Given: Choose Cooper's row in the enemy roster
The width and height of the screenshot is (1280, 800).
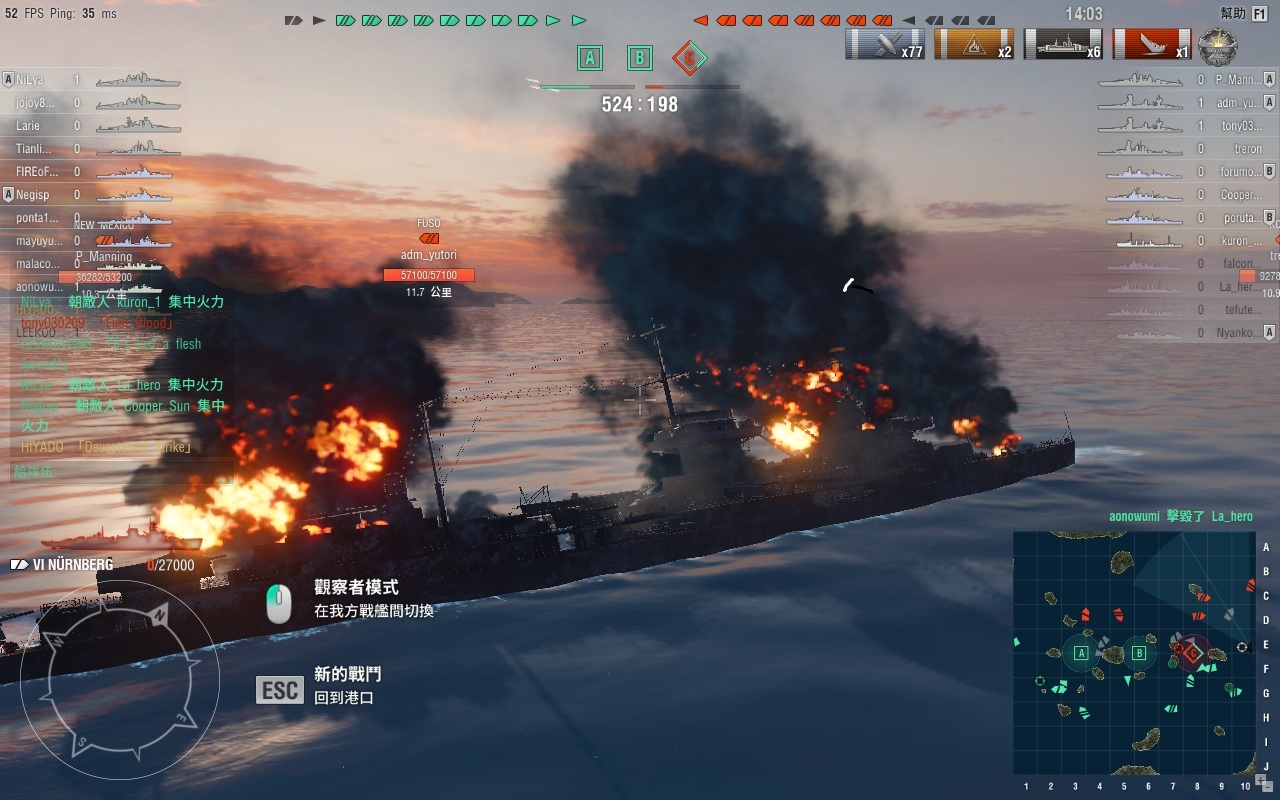Looking at the screenshot, I should [x=1240, y=195].
